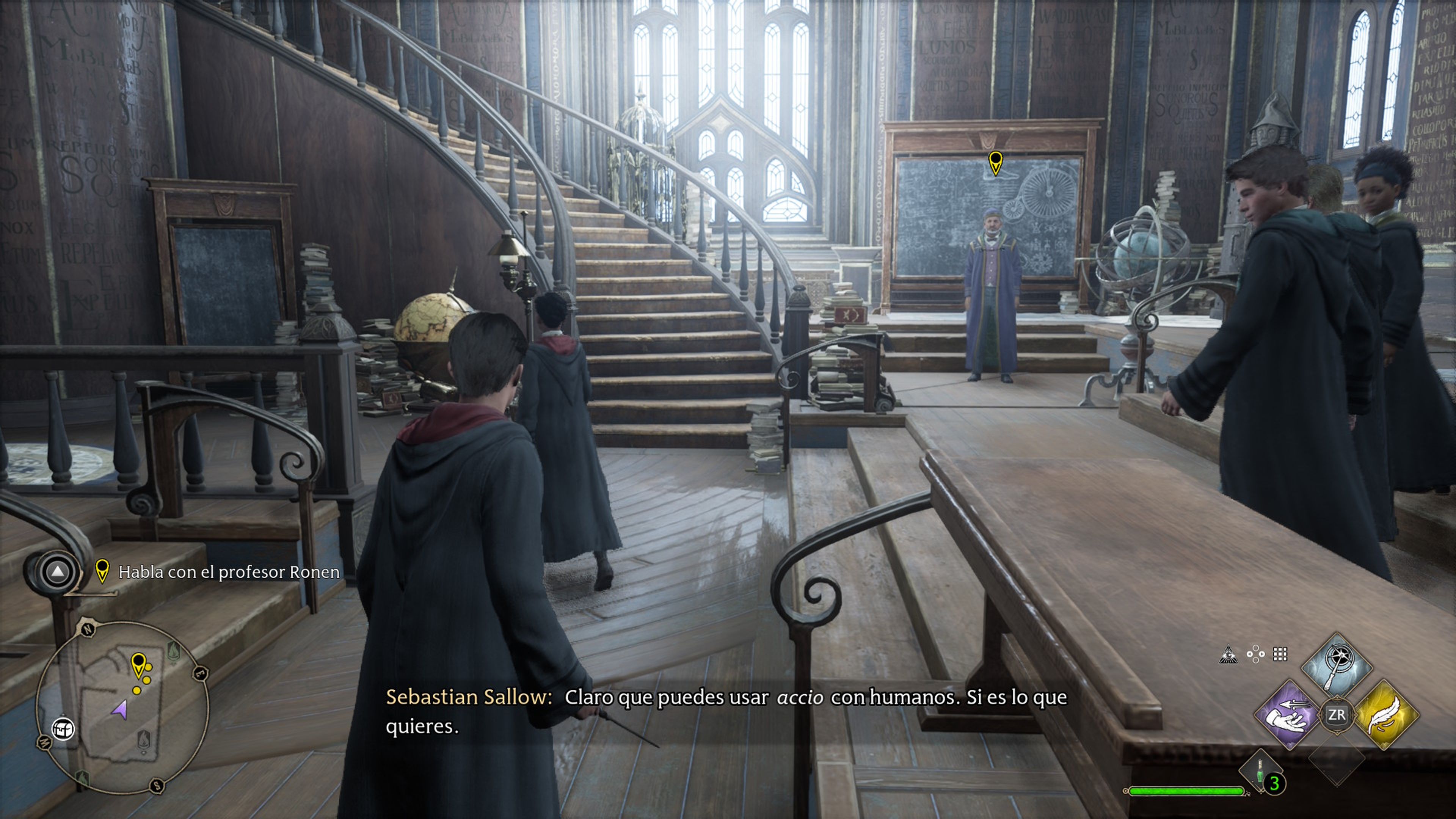Toggle the spell set dots indicator
This screenshot has width=1456, height=819.
pos(1255,654)
